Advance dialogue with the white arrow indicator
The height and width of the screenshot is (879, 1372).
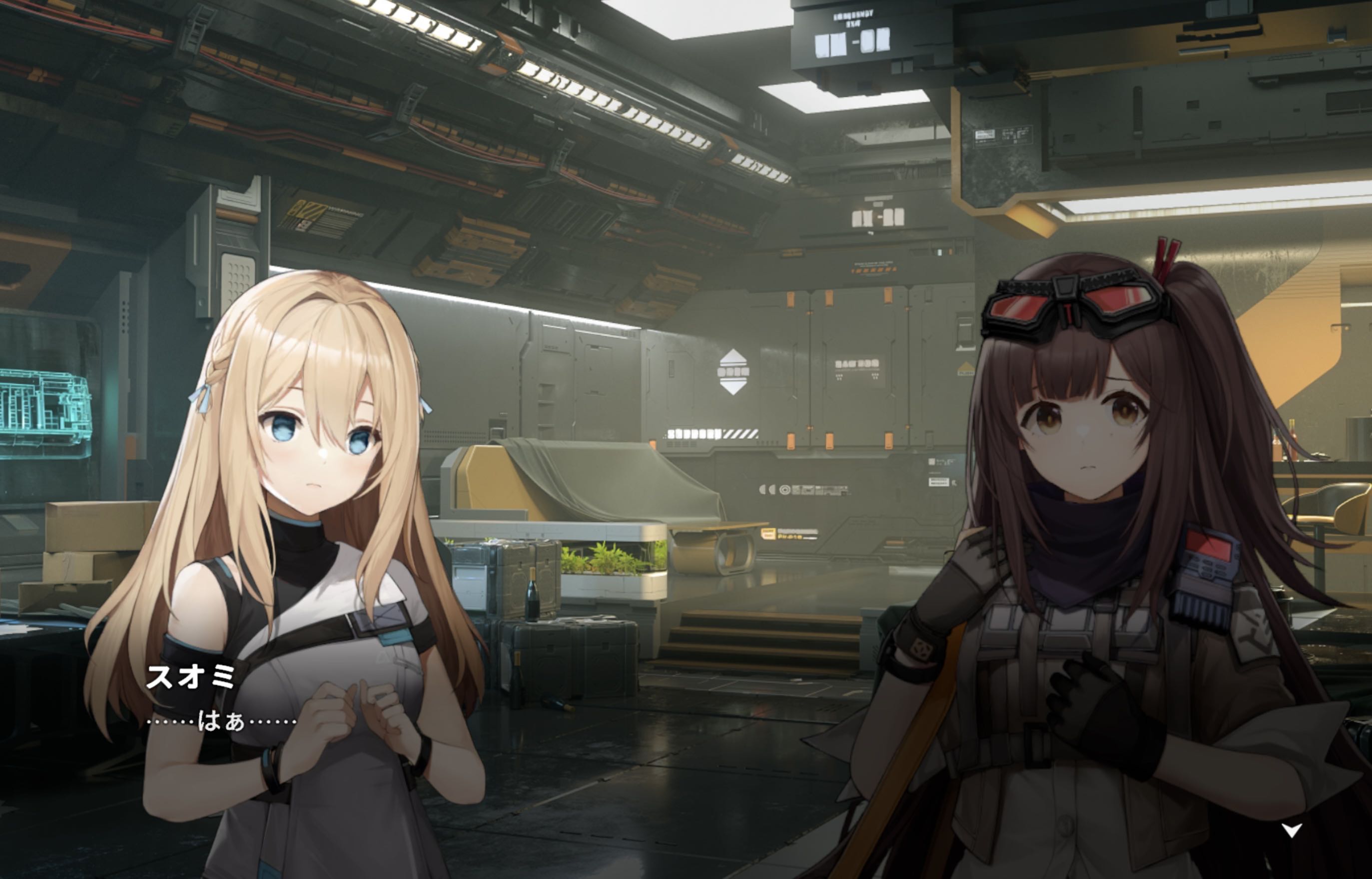click(x=1292, y=830)
